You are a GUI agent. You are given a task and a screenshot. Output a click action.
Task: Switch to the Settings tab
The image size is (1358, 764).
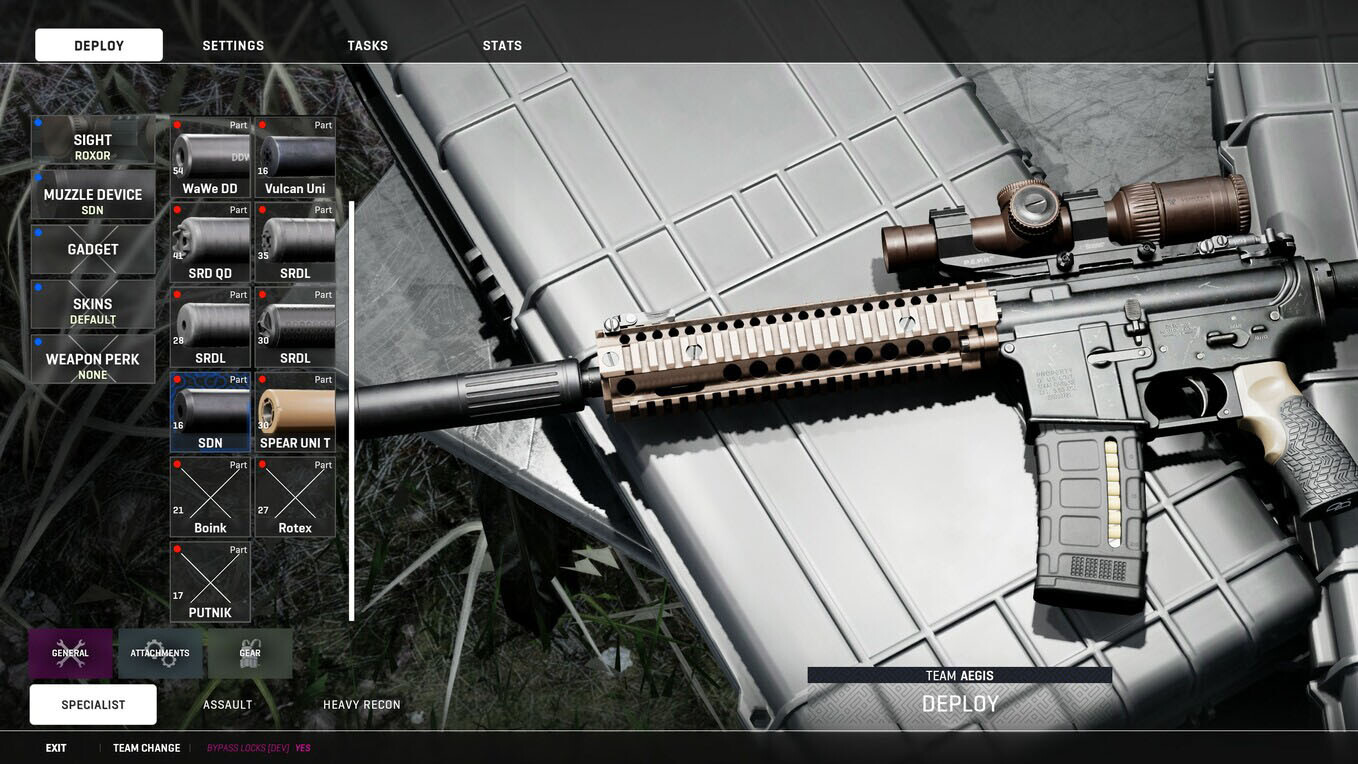point(233,46)
